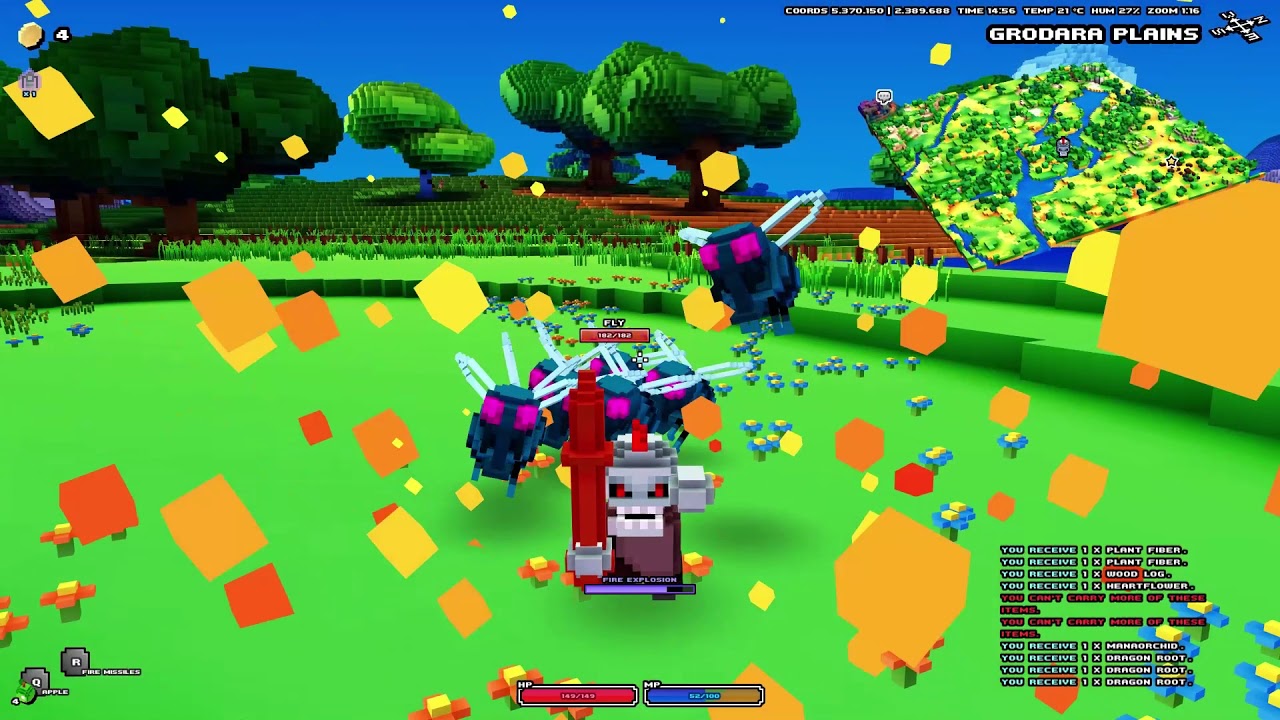This screenshot has height=720, width=1280.
Task: Click the MP bar showing 52/100
Action: (x=705, y=694)
